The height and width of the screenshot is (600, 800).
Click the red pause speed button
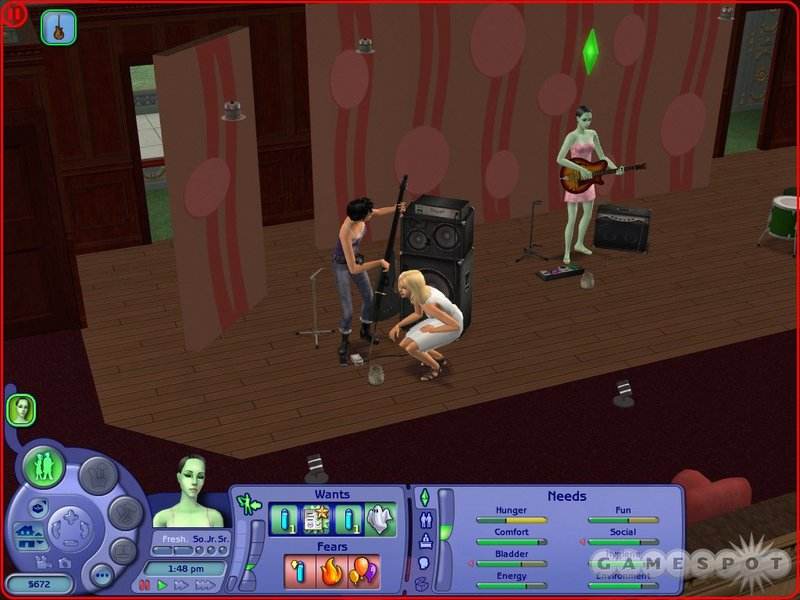point(144,585)
